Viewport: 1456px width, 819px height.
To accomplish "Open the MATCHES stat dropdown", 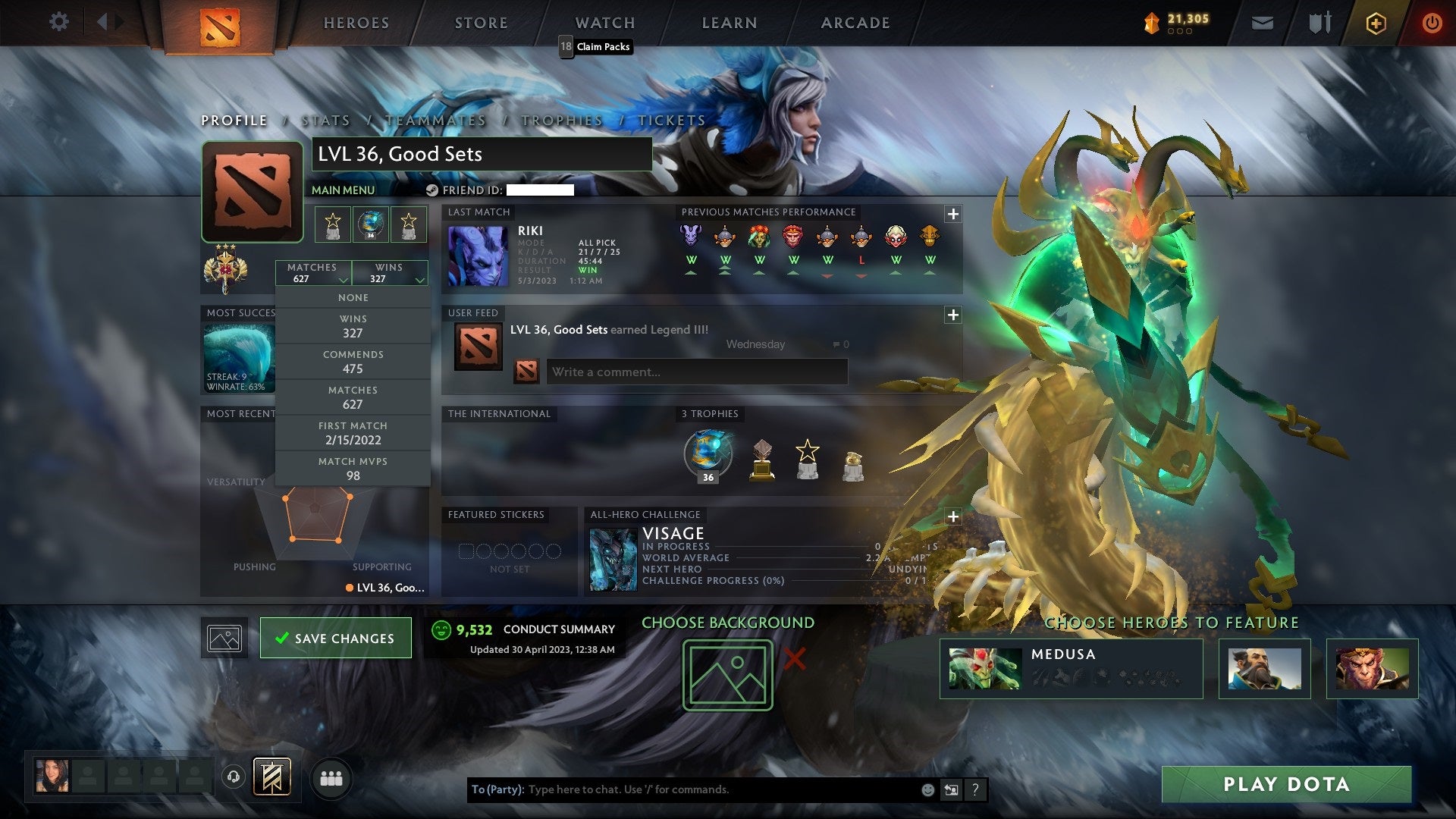I will coord(315,273).
